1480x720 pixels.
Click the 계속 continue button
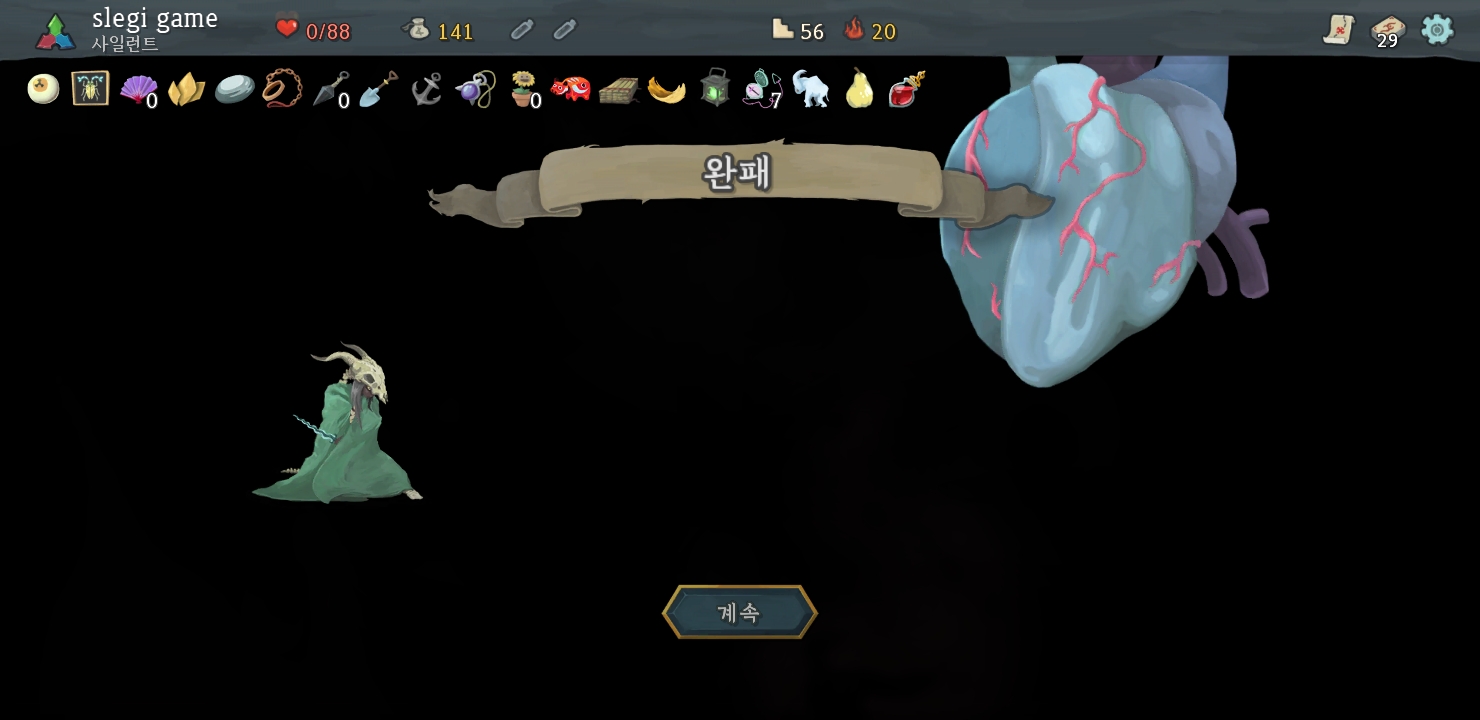point(739,612)
